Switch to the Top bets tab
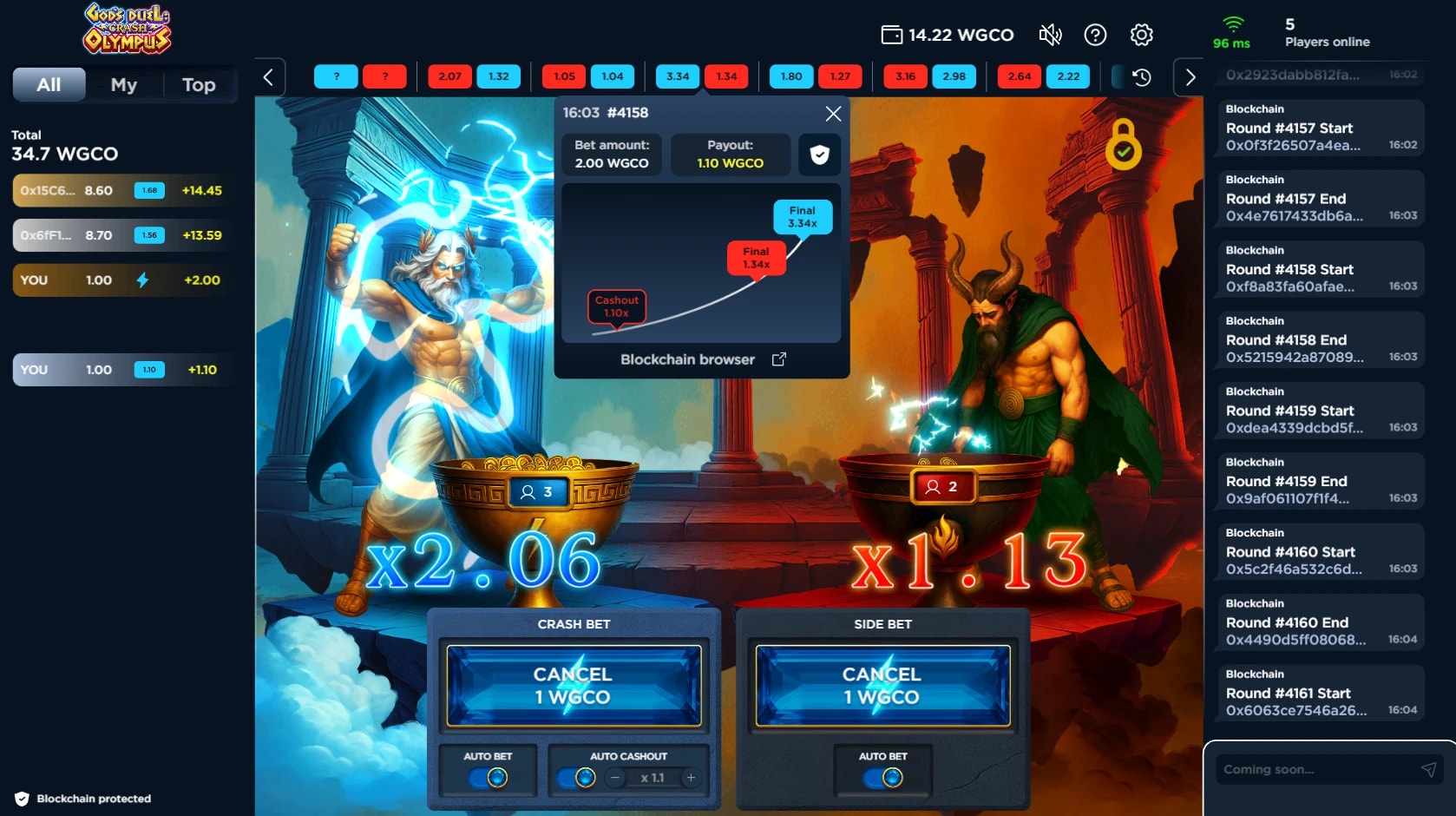 click(199, 85)
